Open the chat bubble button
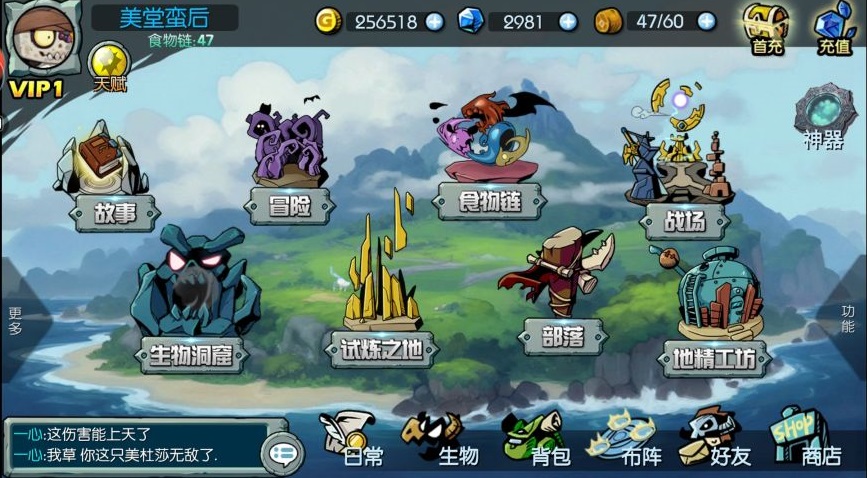This screenshot has height=478, width=867. tap(282, 454)
